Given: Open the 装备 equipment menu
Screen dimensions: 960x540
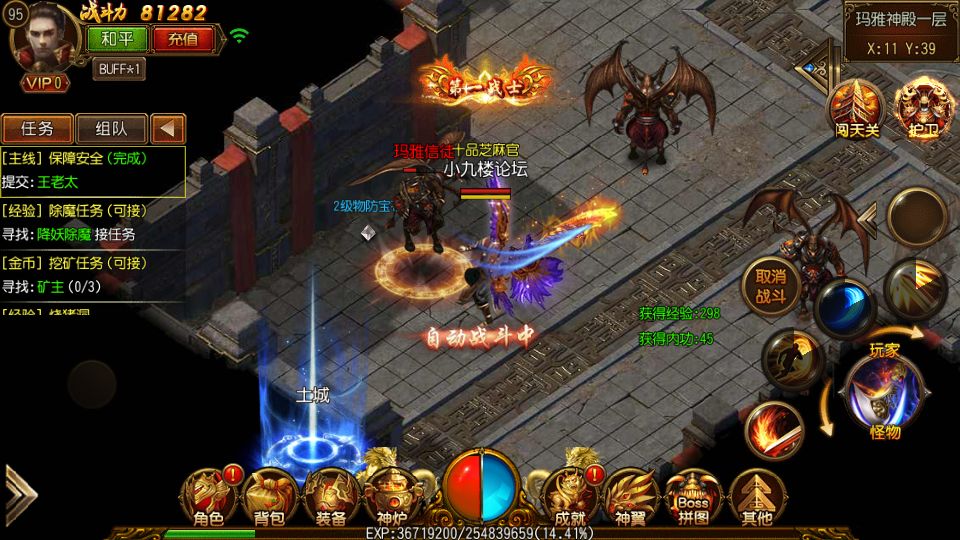Looking at the screenshot, I should pos(330,497).
